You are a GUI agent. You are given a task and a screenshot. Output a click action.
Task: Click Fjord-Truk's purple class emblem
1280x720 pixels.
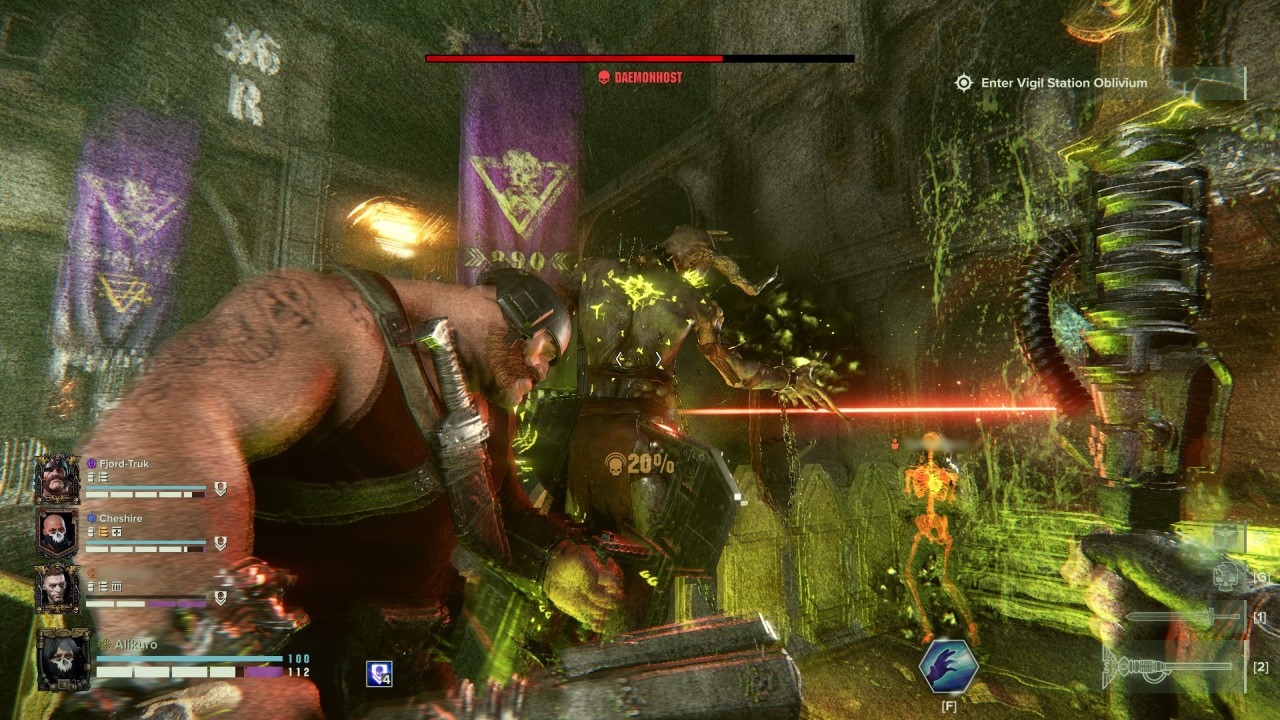point(91,463)
